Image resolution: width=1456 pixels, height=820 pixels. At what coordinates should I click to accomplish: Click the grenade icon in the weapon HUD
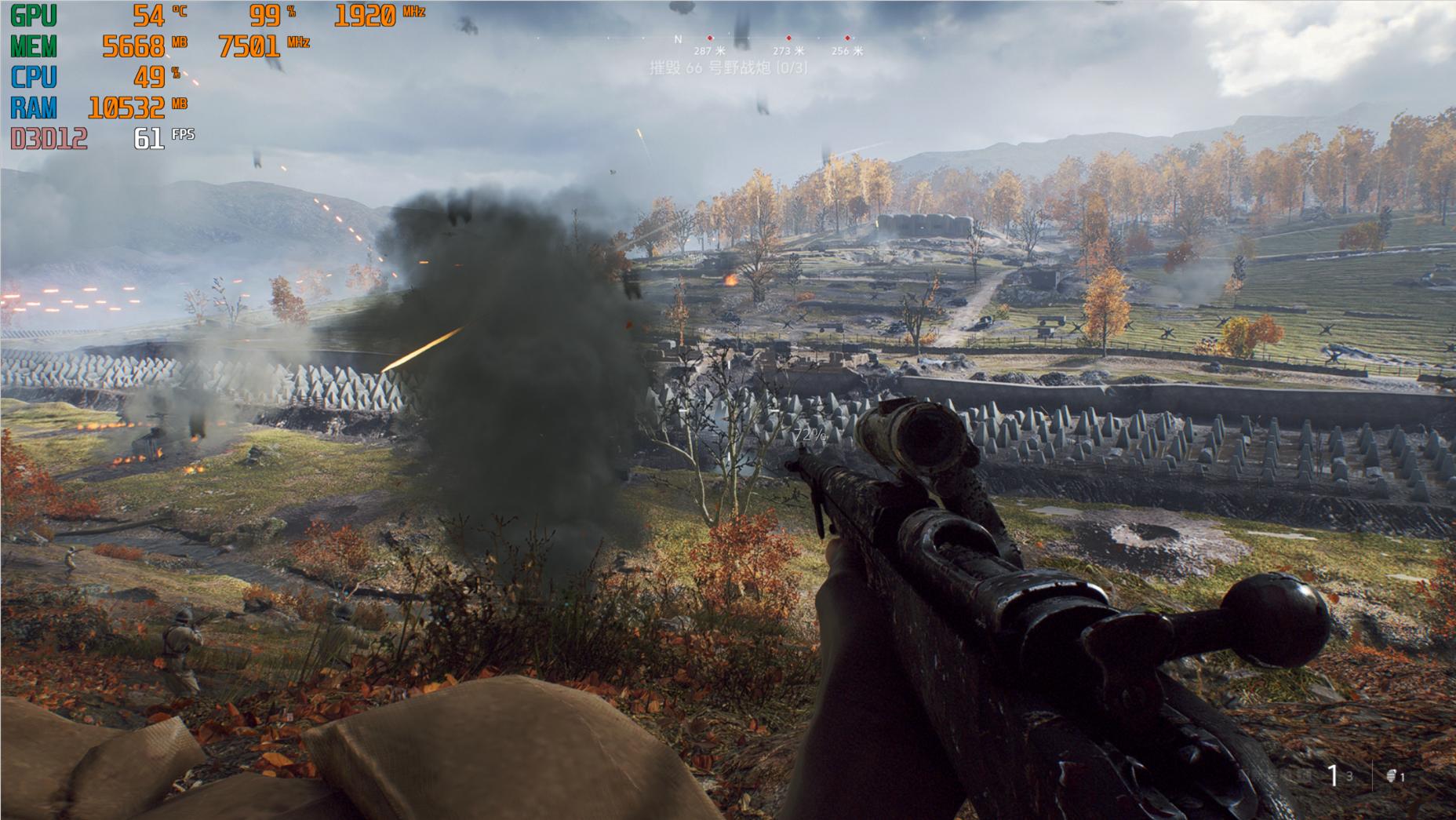(1392, 776)
